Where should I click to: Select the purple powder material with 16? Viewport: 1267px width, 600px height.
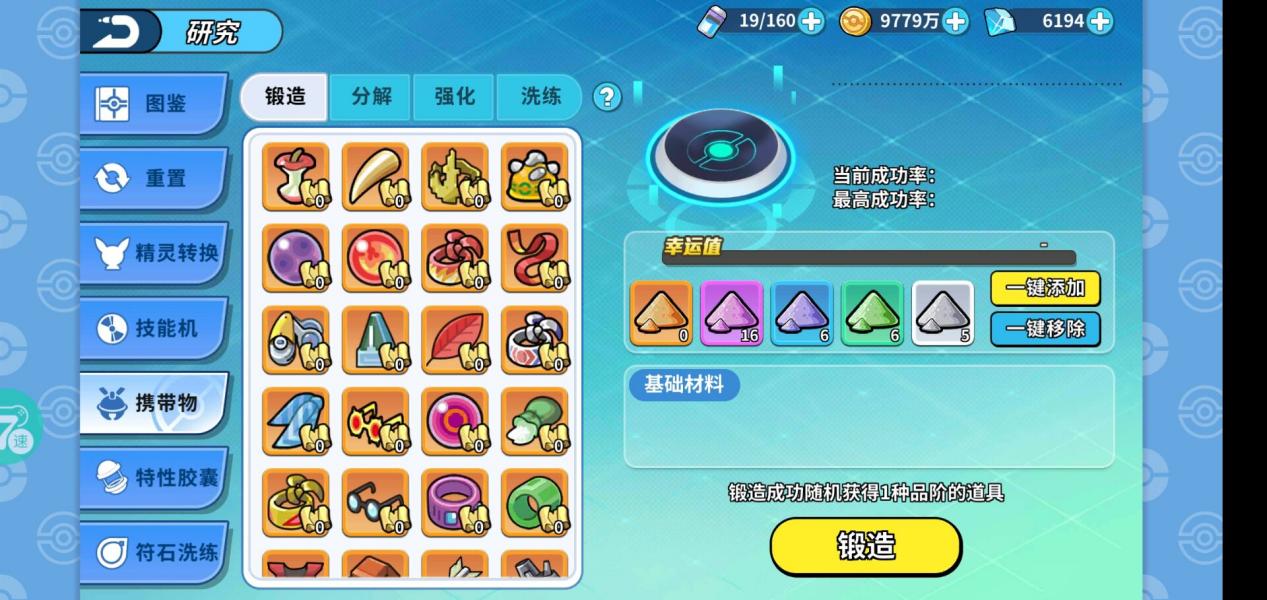[x=731, y=314]
